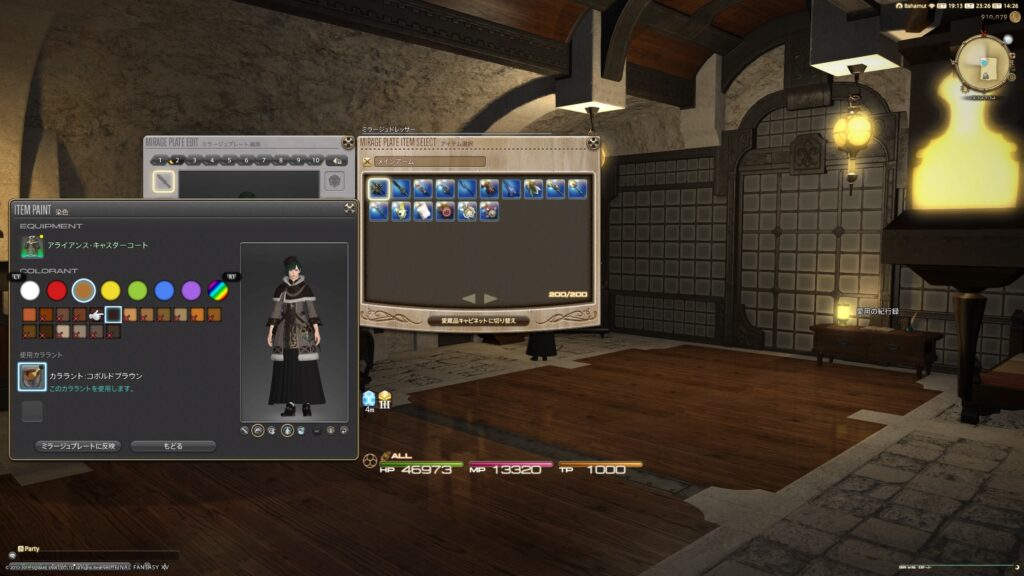
Task: Pick the yellow colorant category
Action: click(111, 290)
